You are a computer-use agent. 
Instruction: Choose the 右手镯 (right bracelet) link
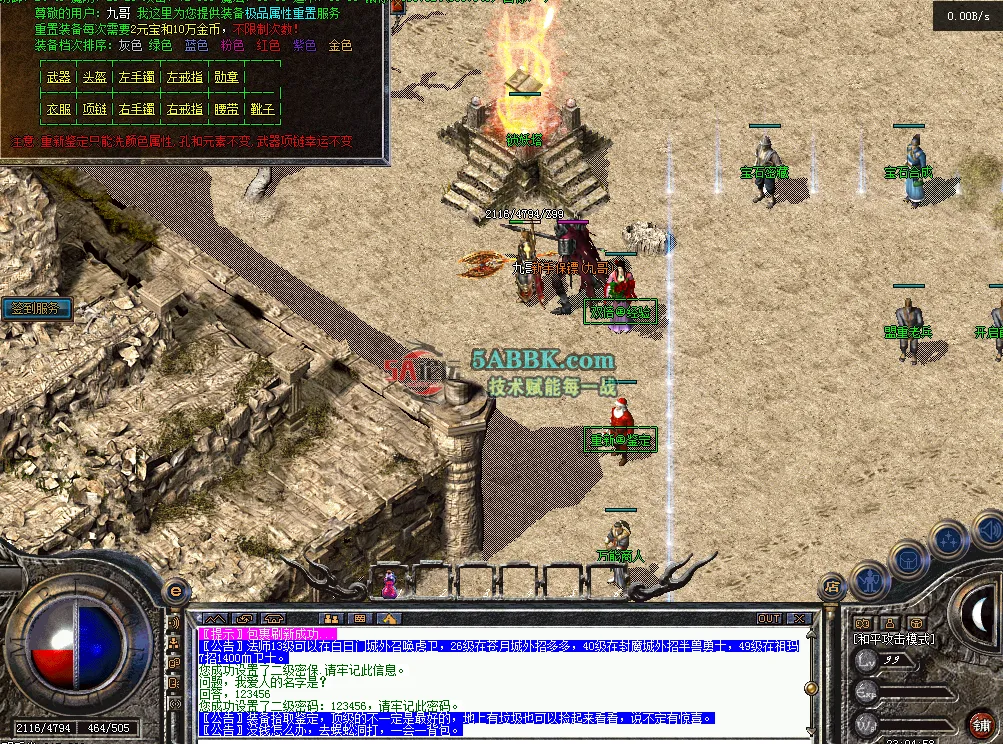136,109
